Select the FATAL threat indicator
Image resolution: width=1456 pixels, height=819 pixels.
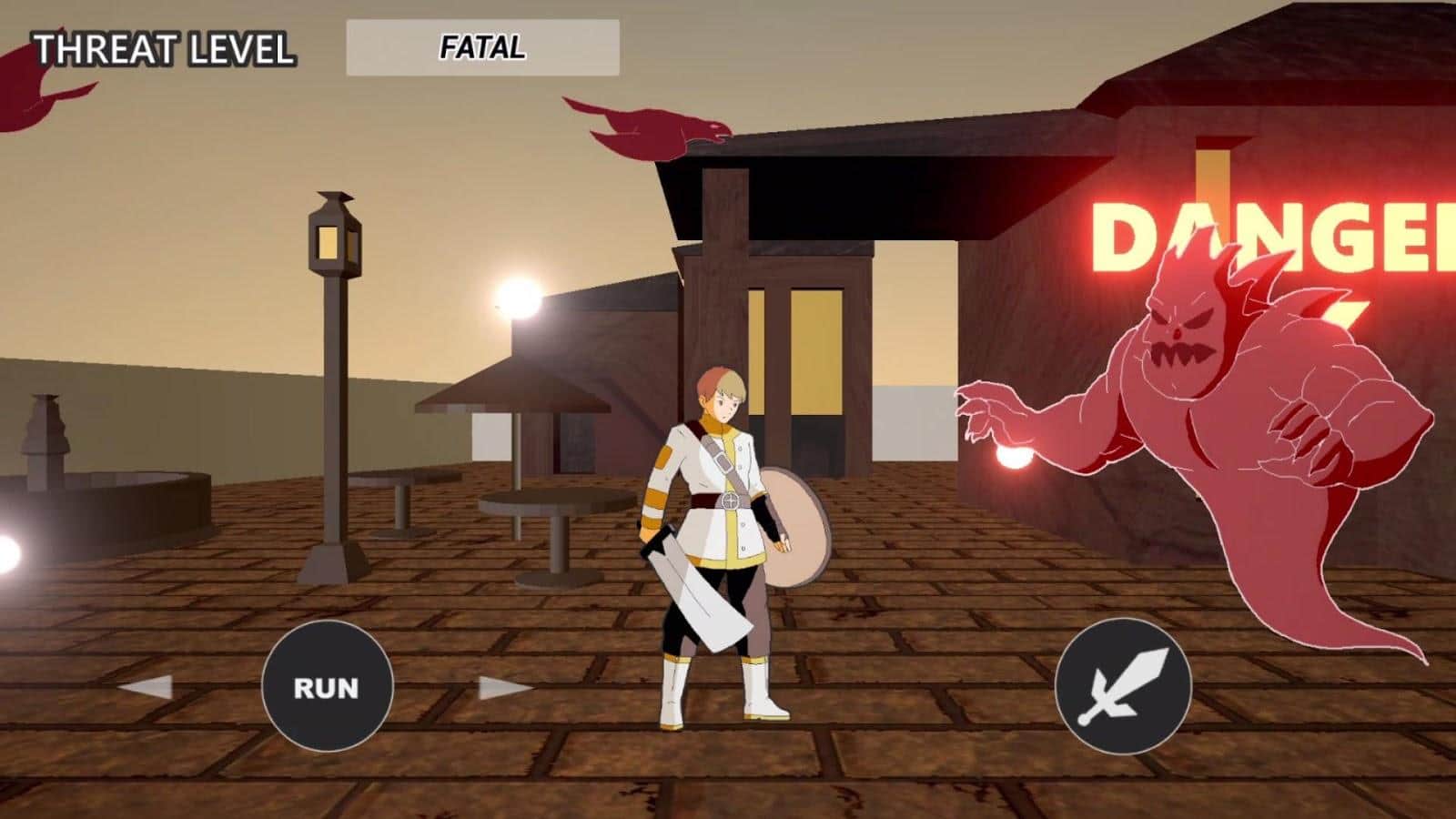click(482, 45)
